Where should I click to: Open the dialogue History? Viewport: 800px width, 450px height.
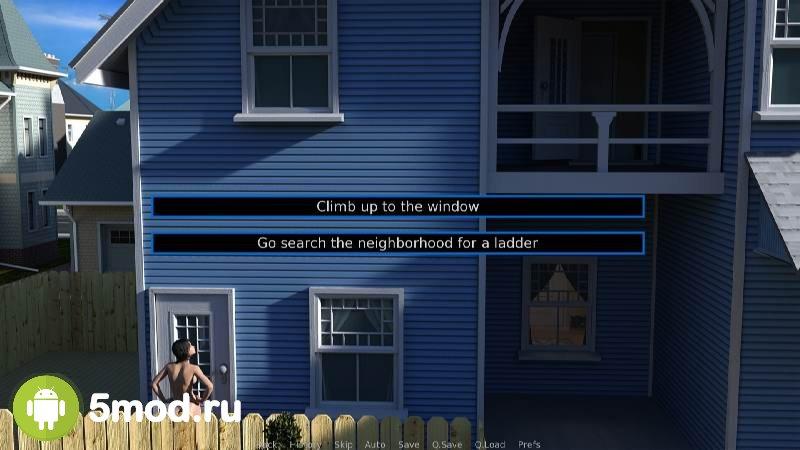click(x=305, y=444)
